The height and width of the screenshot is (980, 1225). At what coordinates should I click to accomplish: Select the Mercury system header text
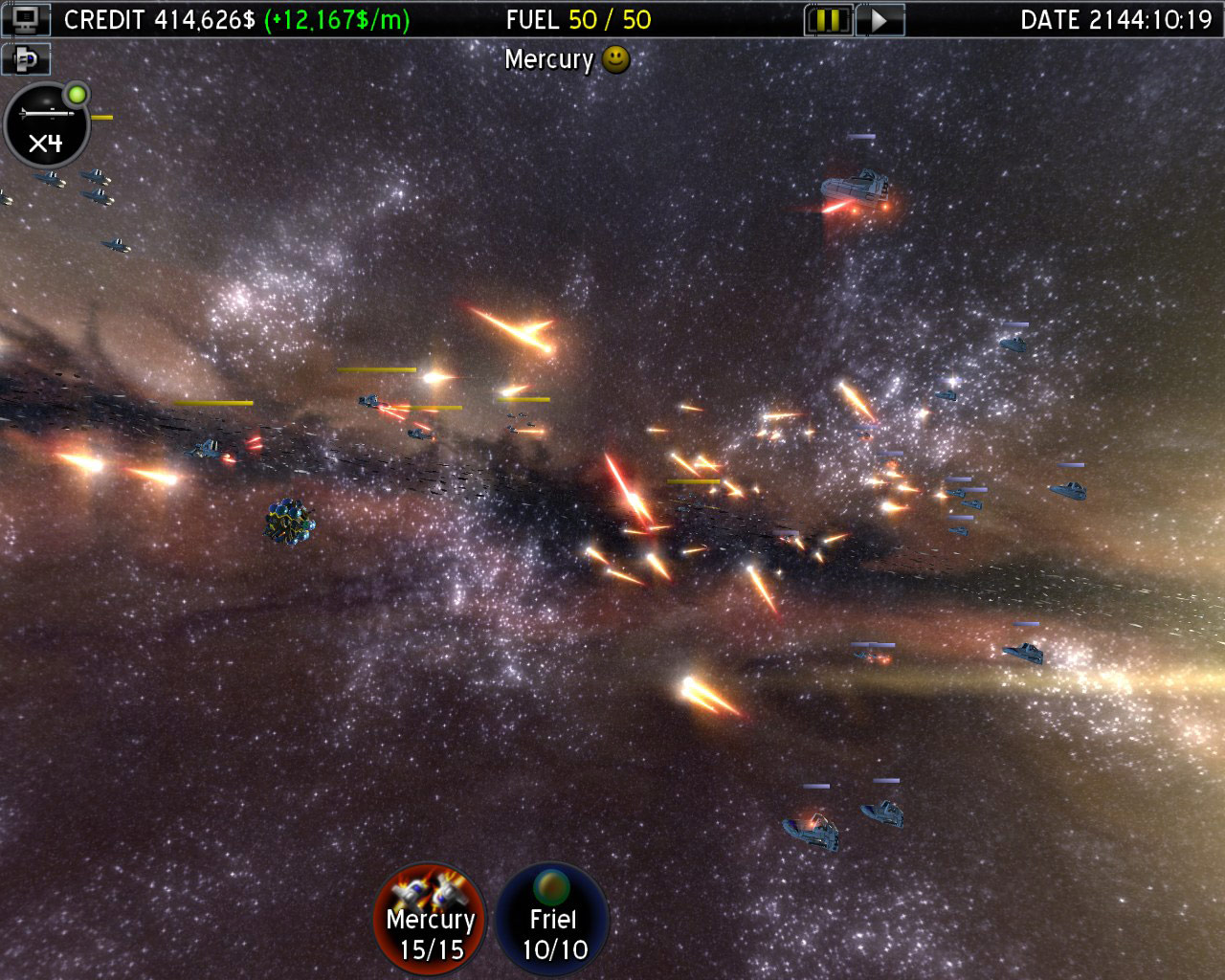(x=550, y=60)
